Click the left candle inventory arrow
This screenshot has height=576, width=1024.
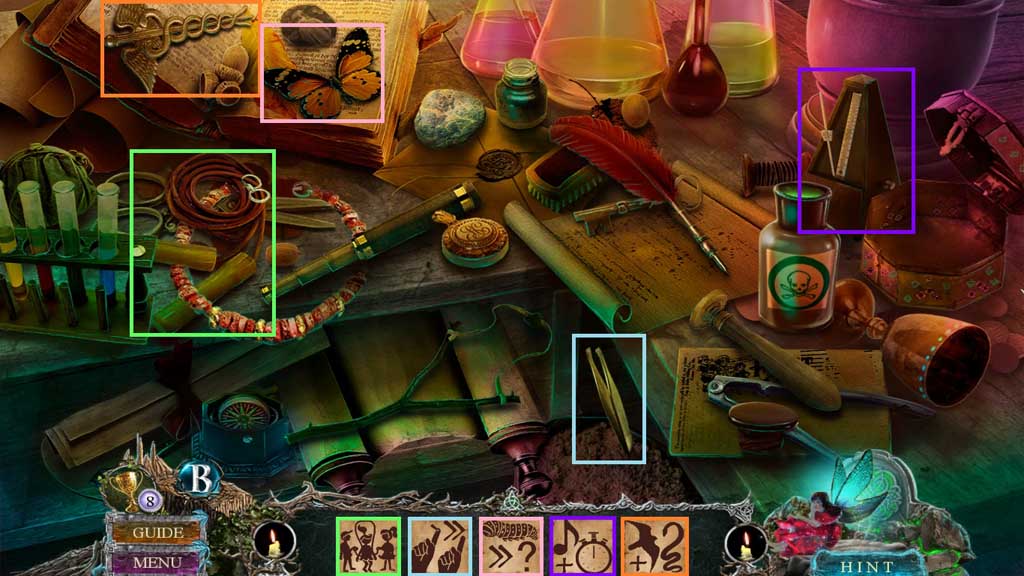272,546
